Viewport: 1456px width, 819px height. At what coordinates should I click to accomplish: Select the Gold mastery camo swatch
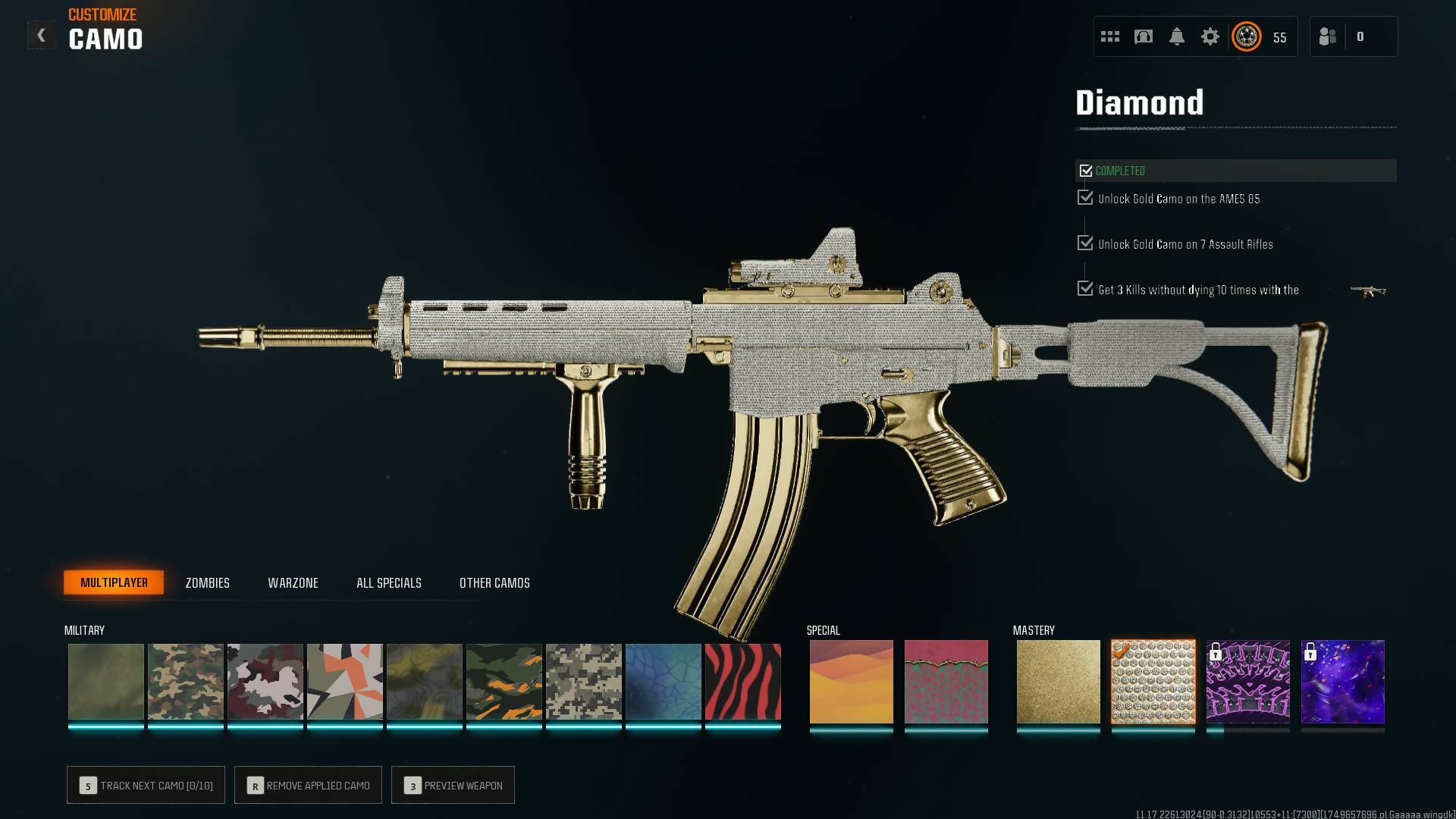[1058, 681]
